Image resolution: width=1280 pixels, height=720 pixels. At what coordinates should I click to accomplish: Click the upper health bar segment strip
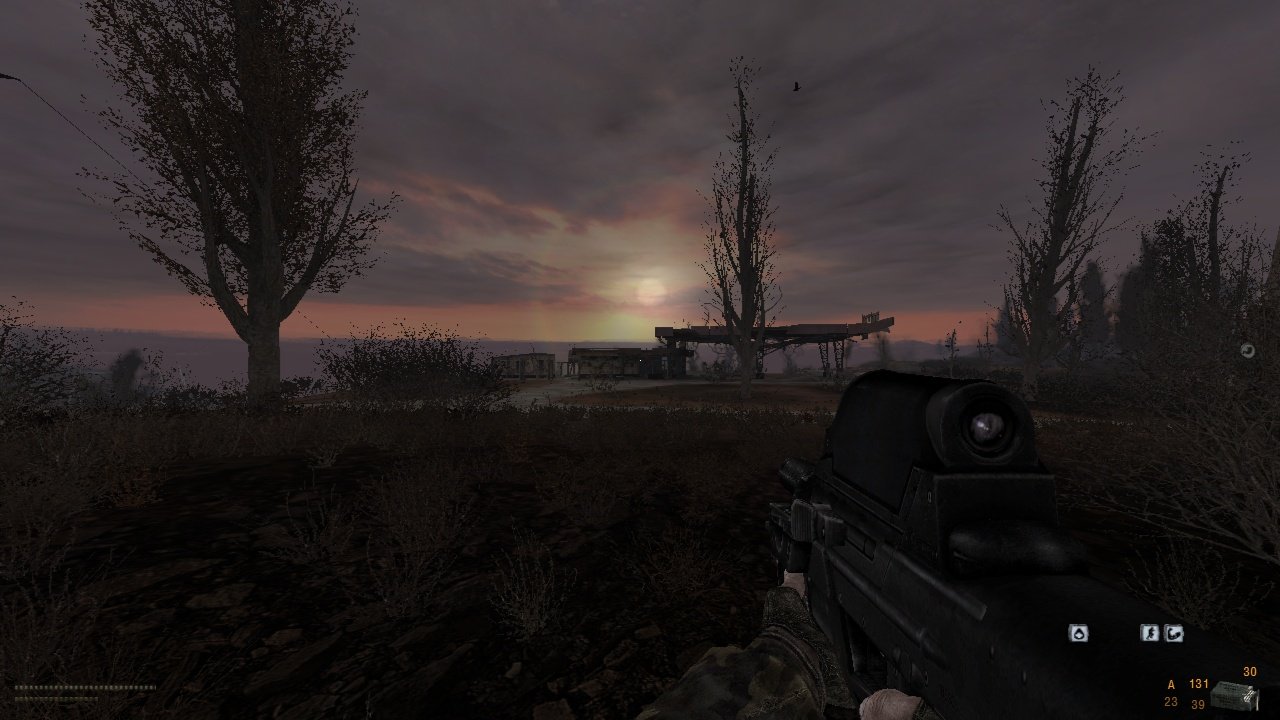pos(85,687)
